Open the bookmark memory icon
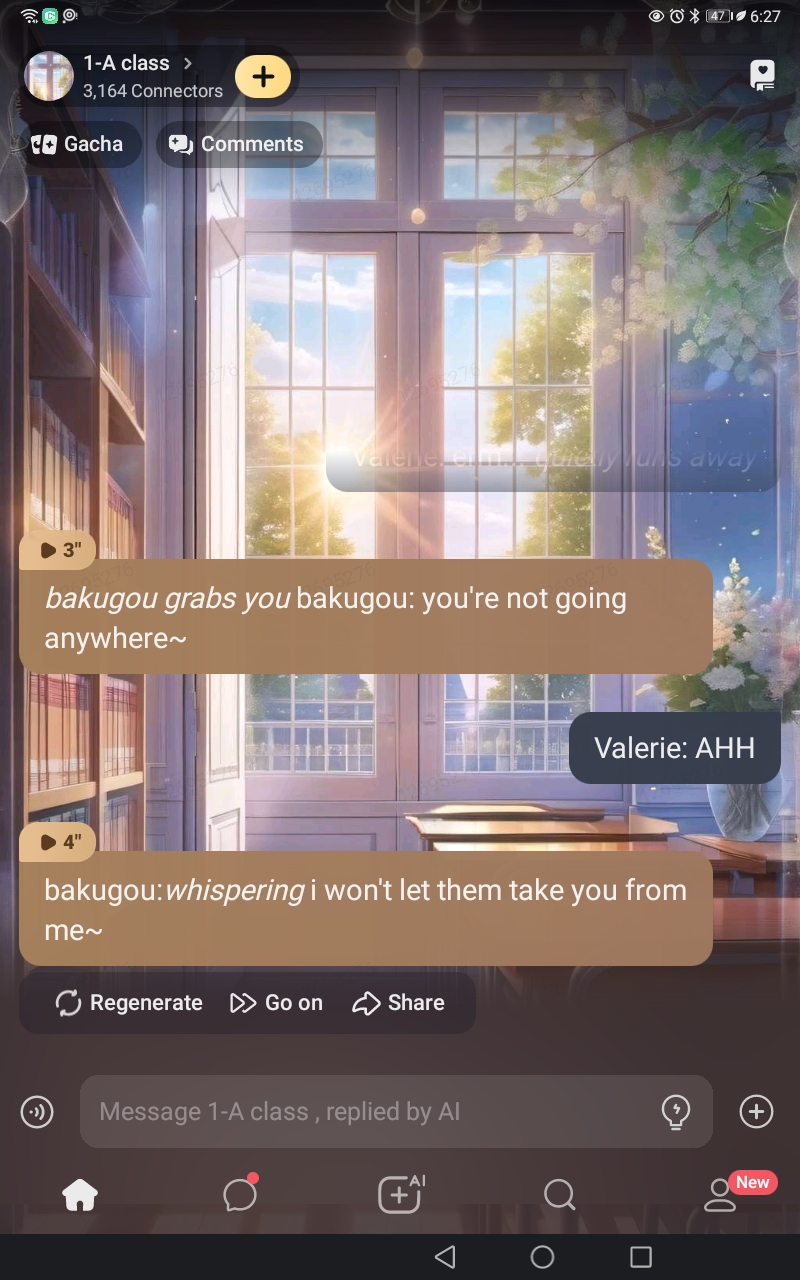 click(762, 76)
